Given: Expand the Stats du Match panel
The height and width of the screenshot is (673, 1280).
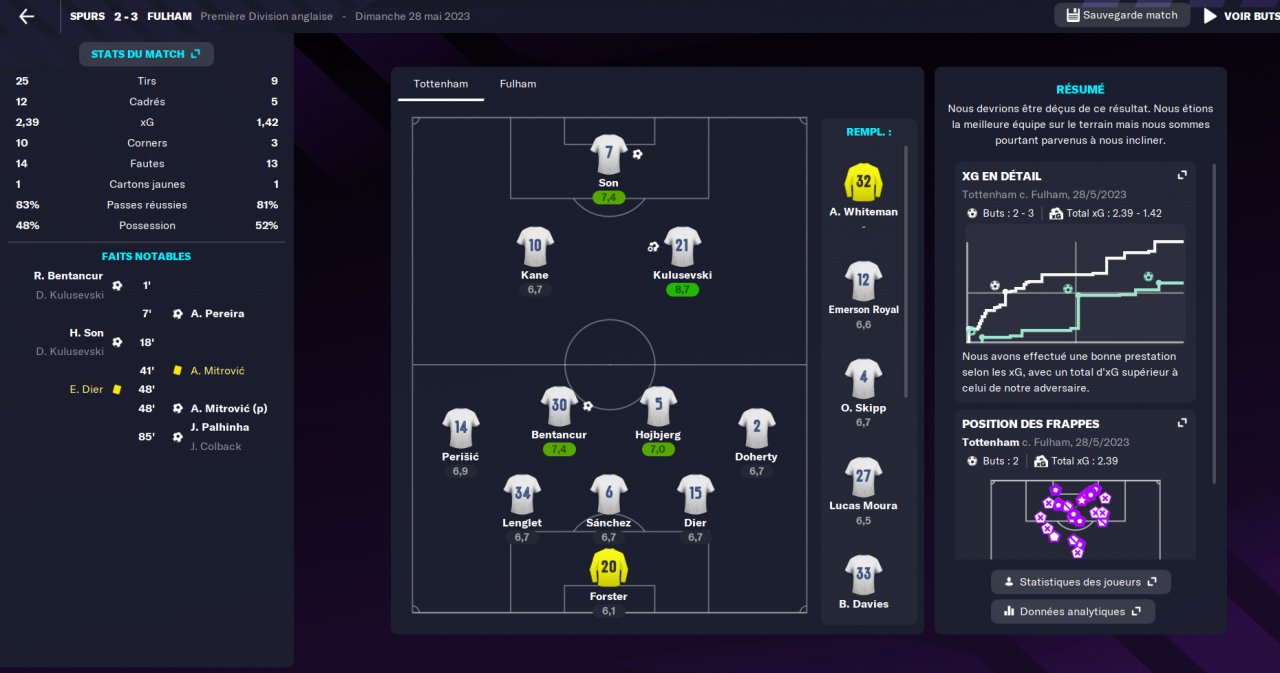Looking at the screenshot, I should [146, 54].
